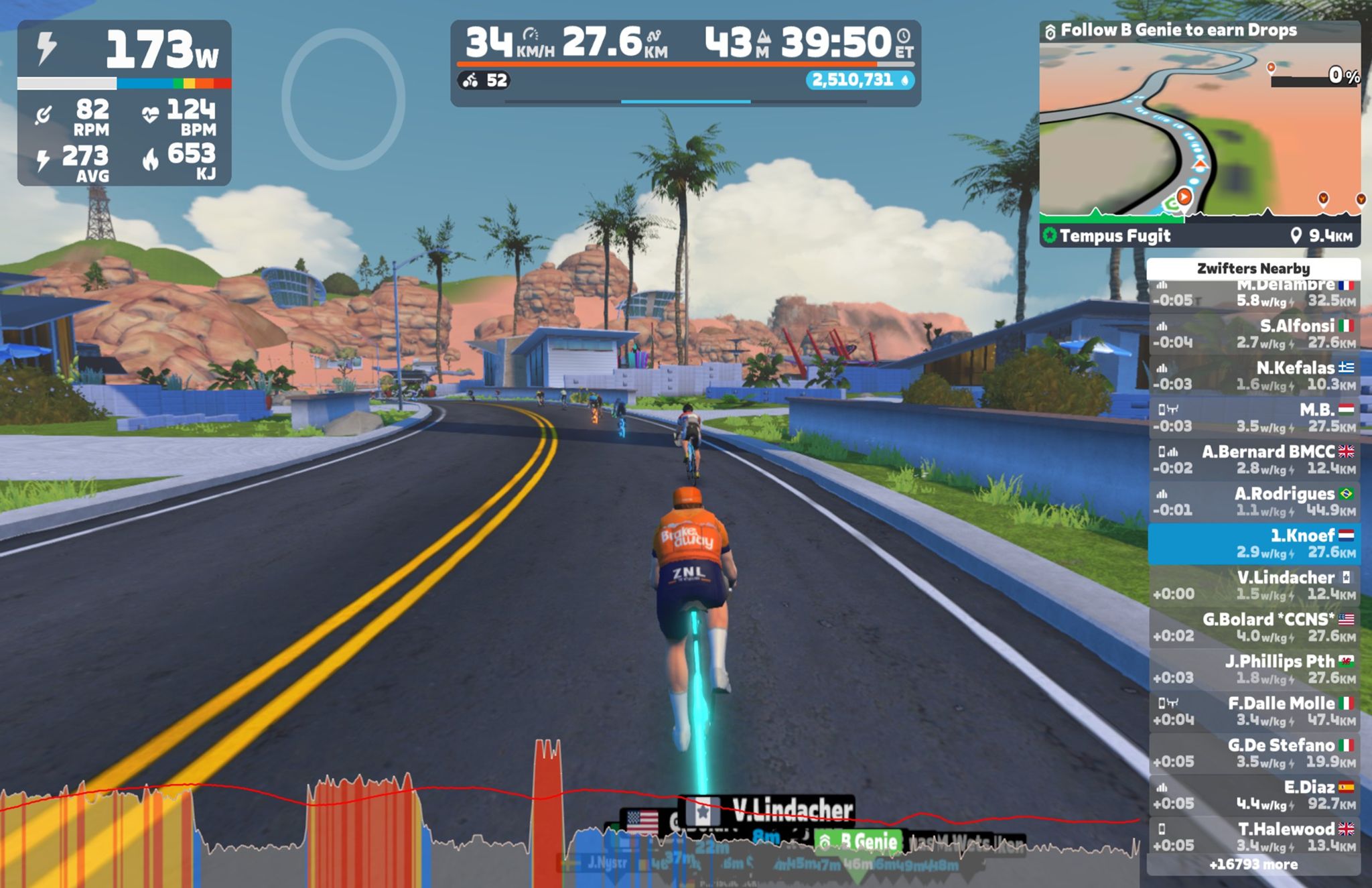Click the highlighted 1.Knoef rider row
Screen dimensions: 1372x888
click(1254, 544)
